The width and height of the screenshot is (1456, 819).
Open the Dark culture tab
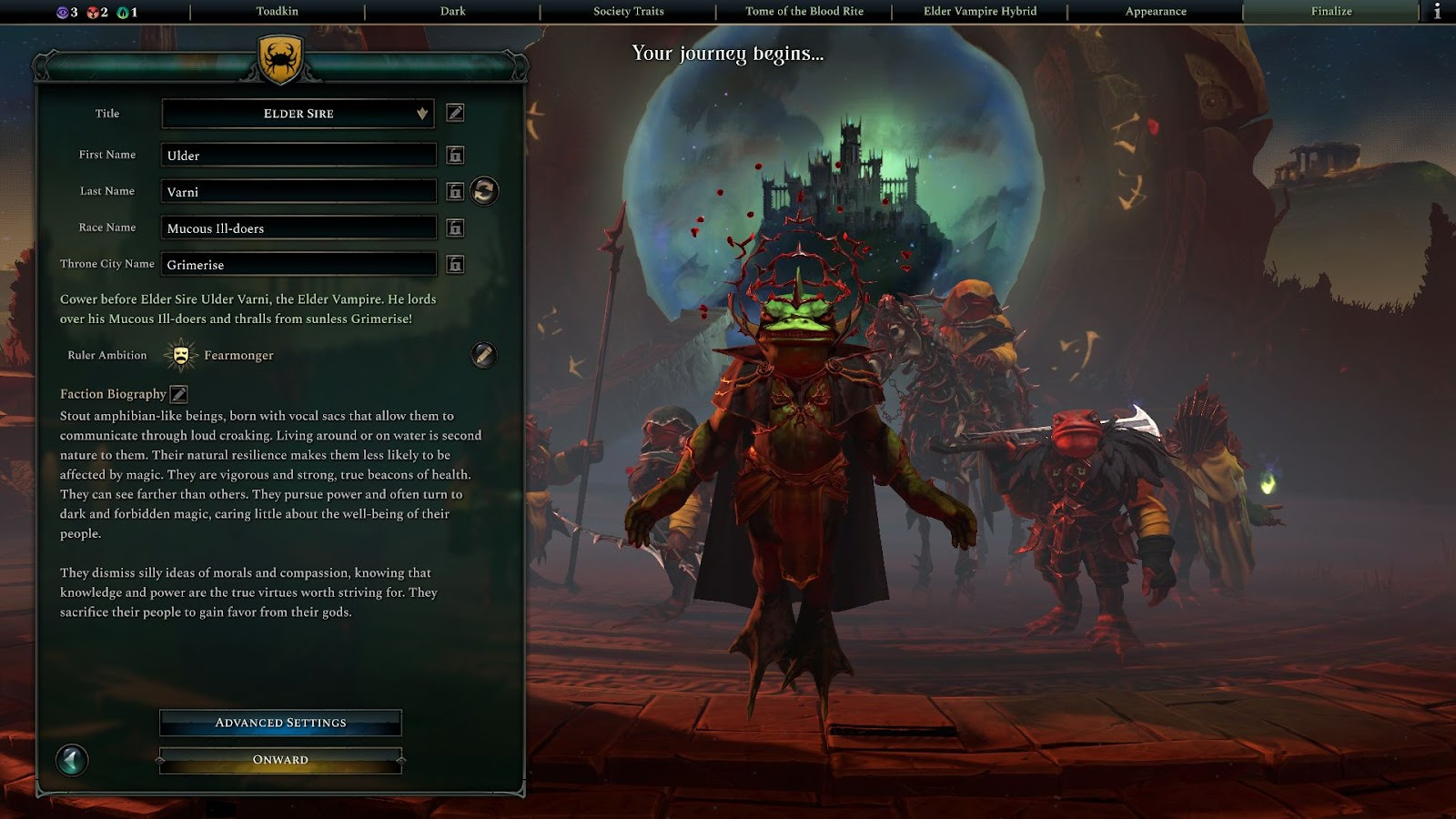pyautogui.click(x=452, y=12)
